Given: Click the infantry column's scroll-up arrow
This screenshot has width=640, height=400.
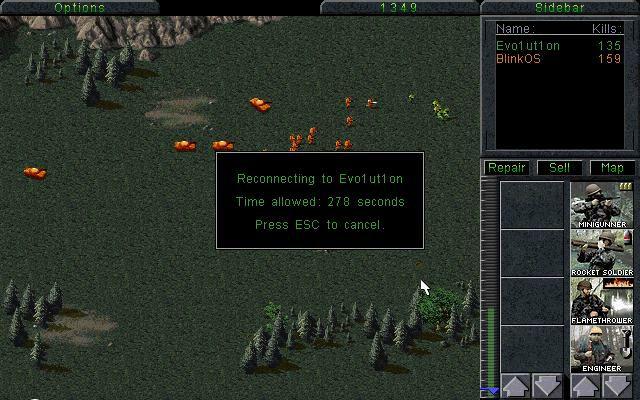Looking at the screenshot, I should [585, 386].
